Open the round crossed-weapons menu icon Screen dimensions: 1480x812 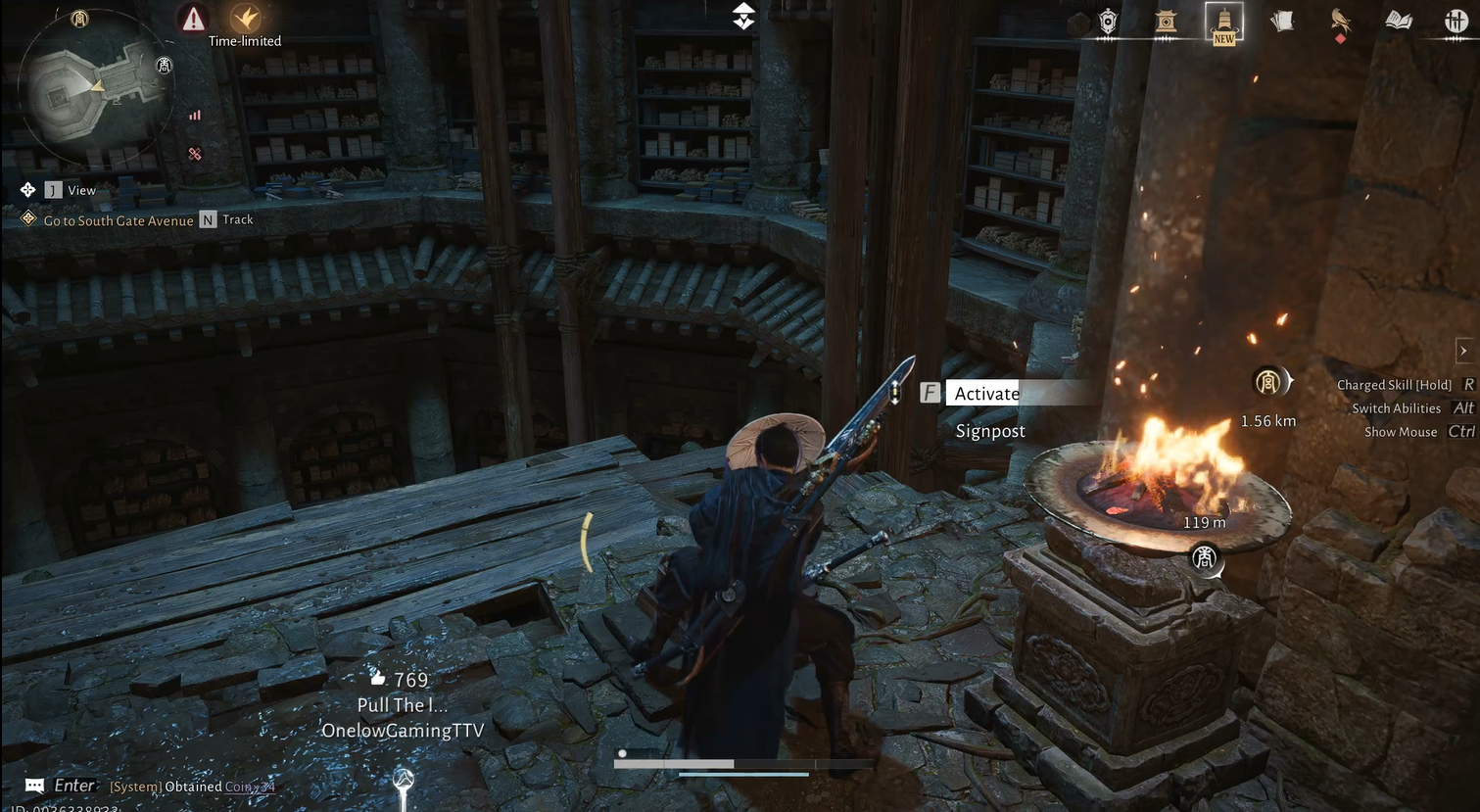(x=1456, y=22)
